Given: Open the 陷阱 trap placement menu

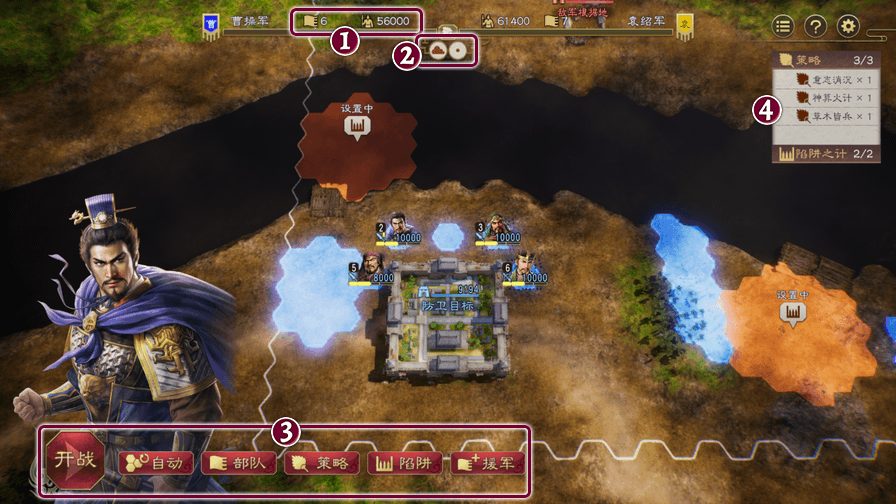Looking at the screenshot, I should 403,462.
